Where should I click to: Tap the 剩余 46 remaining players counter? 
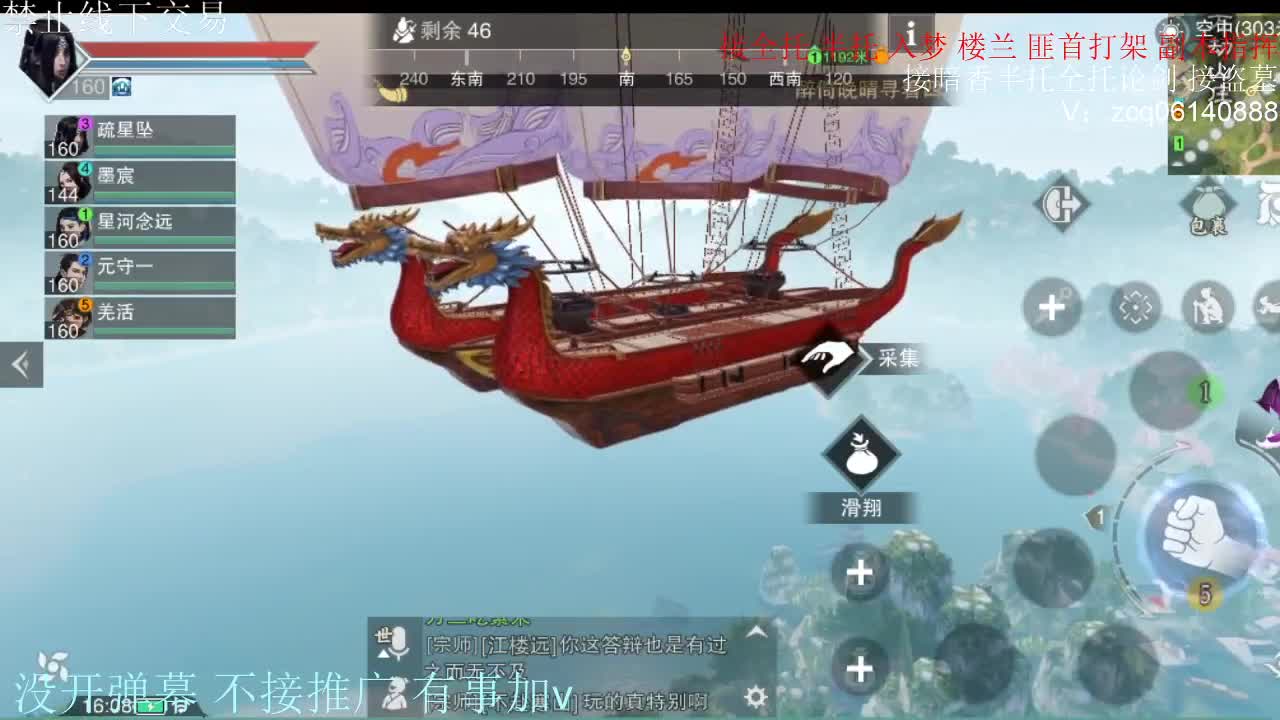440,31
